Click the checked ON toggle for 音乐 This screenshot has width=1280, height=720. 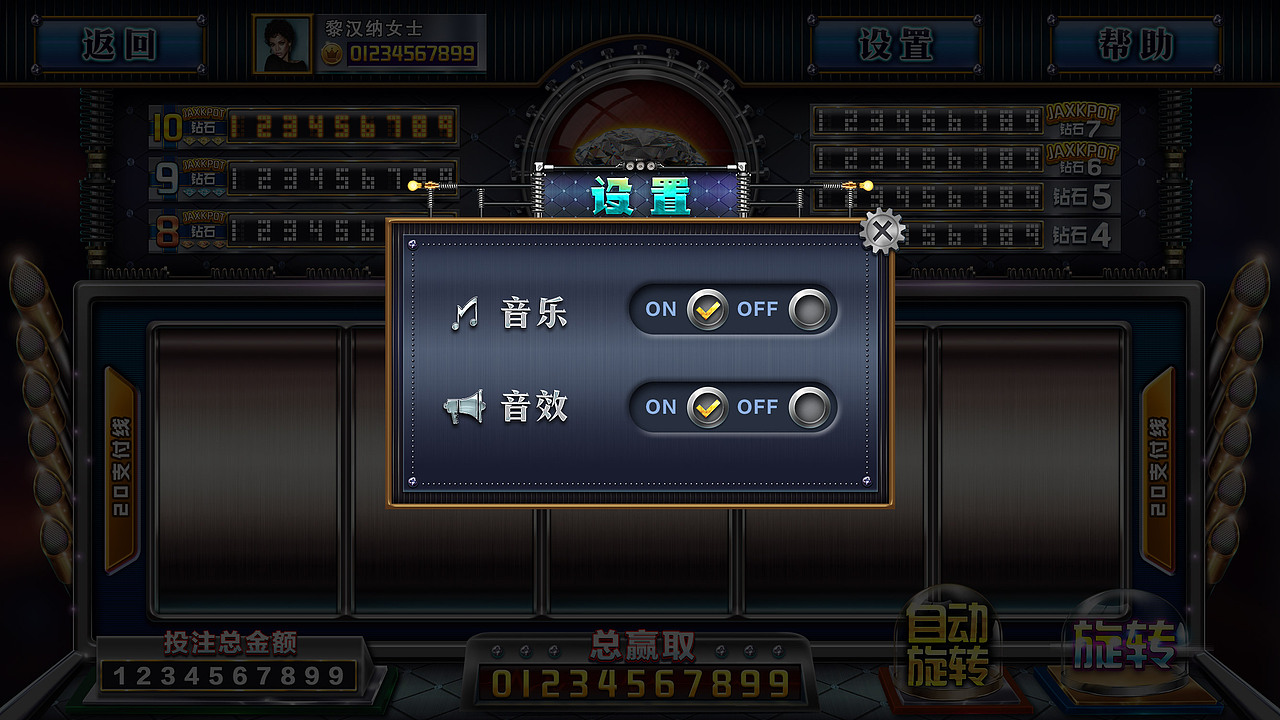point(706,310)
